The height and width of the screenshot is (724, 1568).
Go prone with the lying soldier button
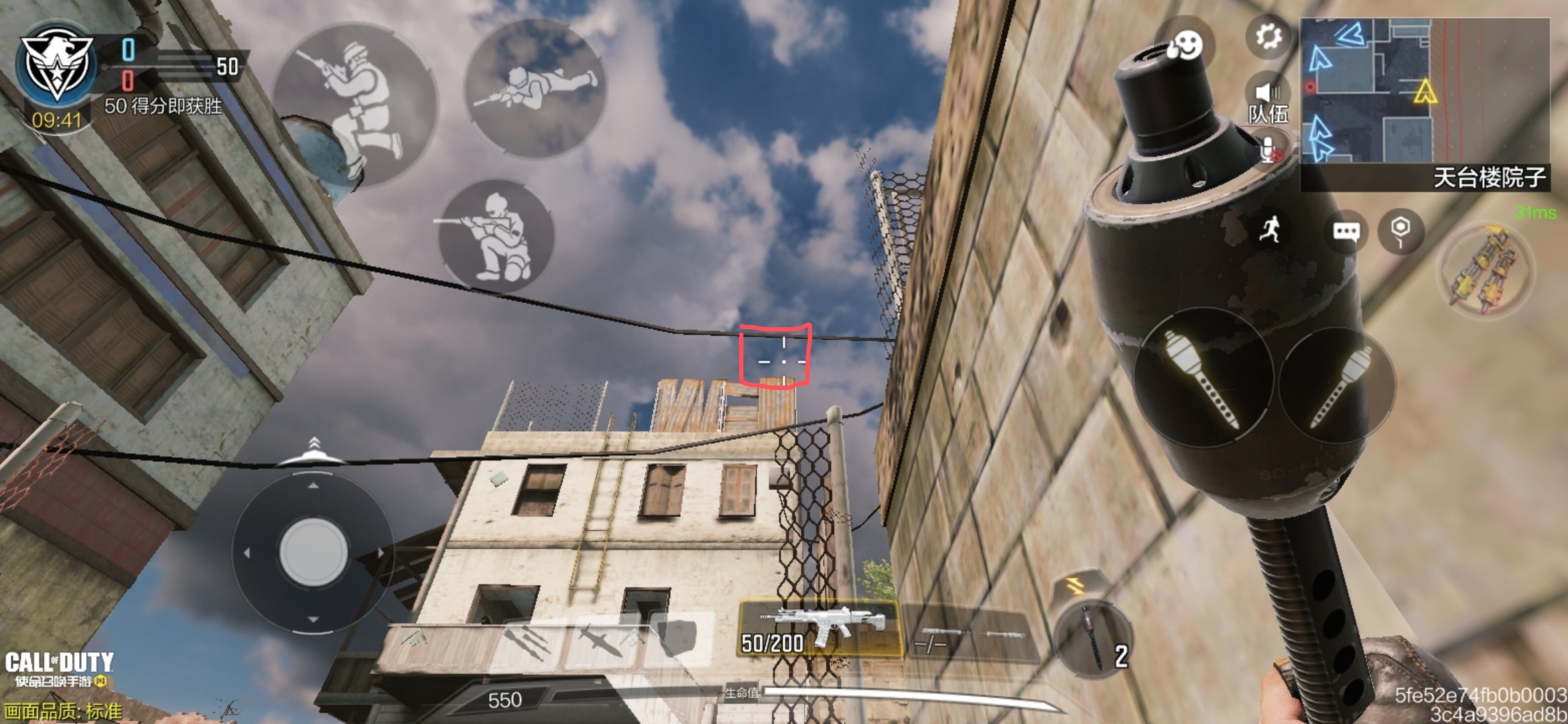[x=535, y=88]
